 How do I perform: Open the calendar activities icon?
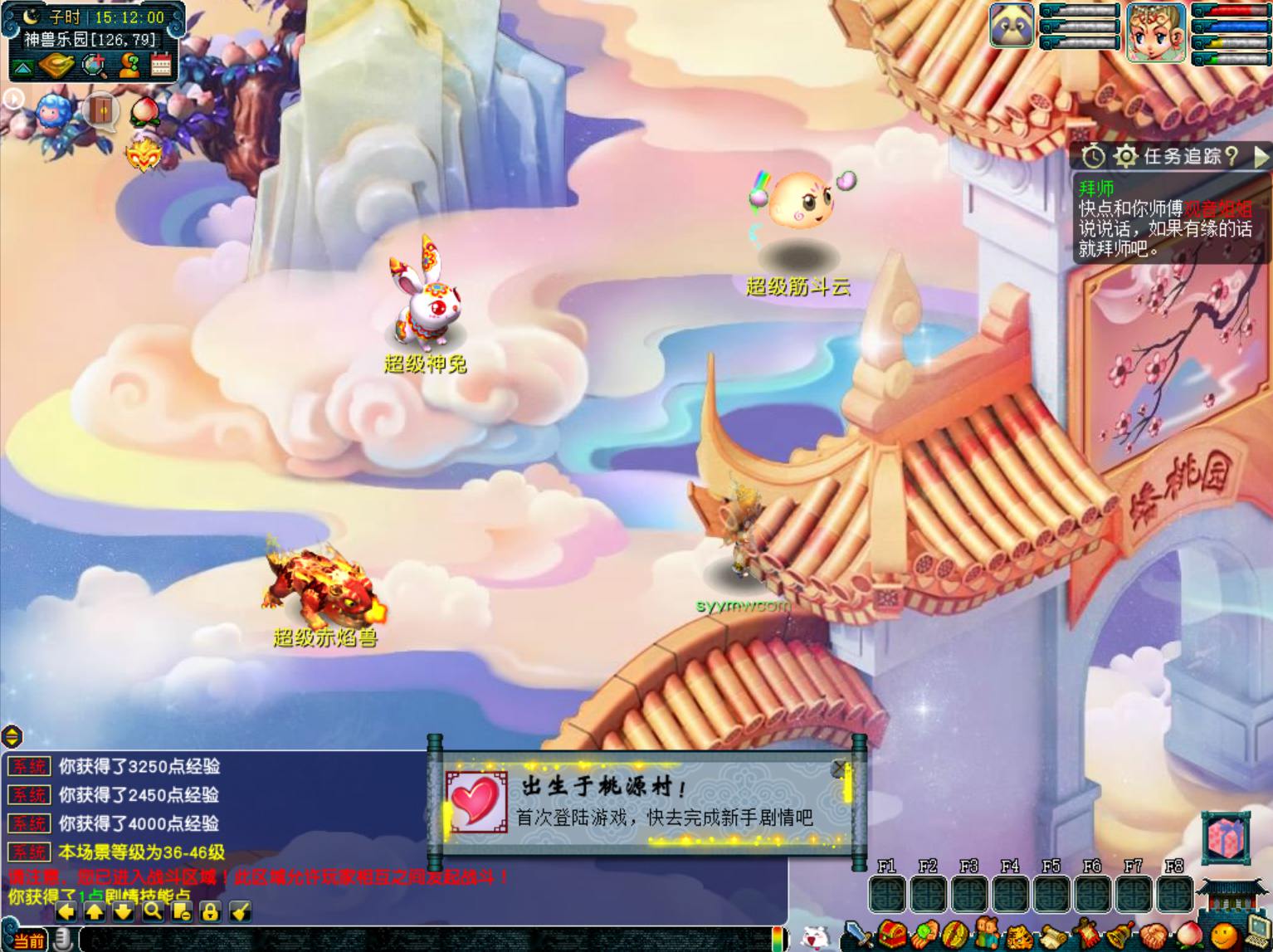(x=161, y=66)
